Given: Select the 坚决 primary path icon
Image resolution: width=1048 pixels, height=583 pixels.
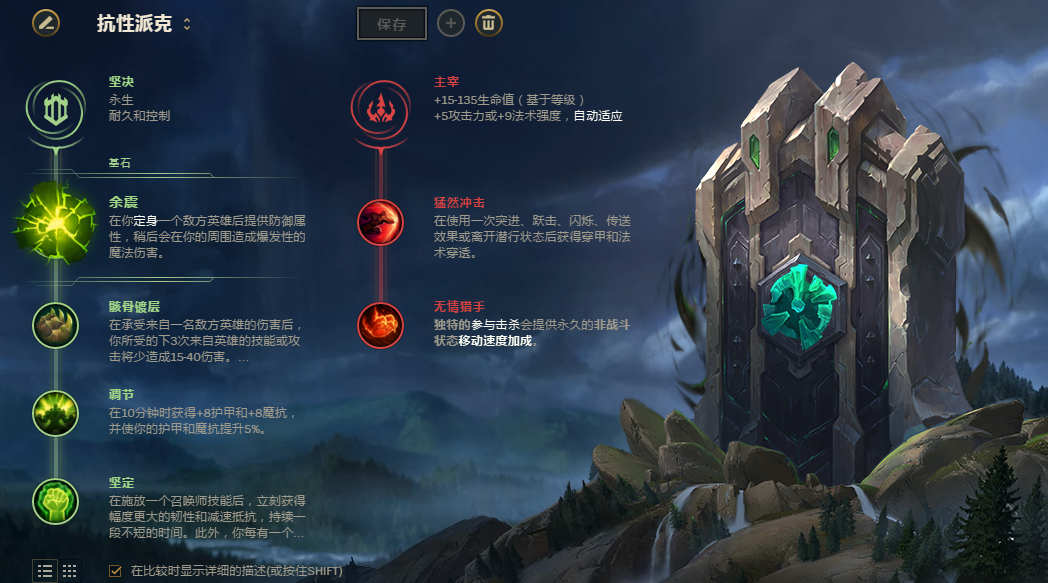Looking at the screenshot, I should (x=55, y=108).
